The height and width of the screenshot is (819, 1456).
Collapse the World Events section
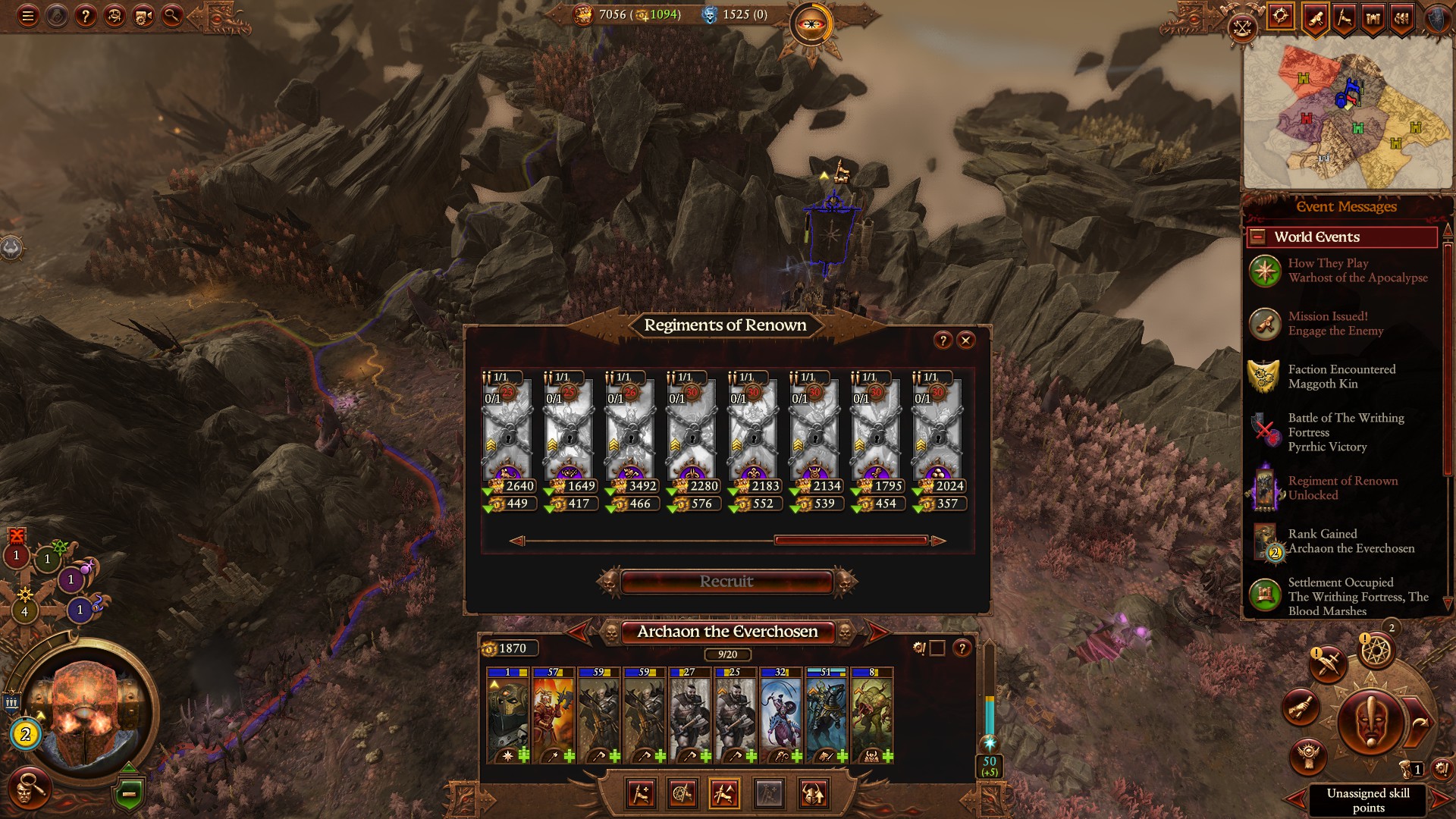[1257, 237]
